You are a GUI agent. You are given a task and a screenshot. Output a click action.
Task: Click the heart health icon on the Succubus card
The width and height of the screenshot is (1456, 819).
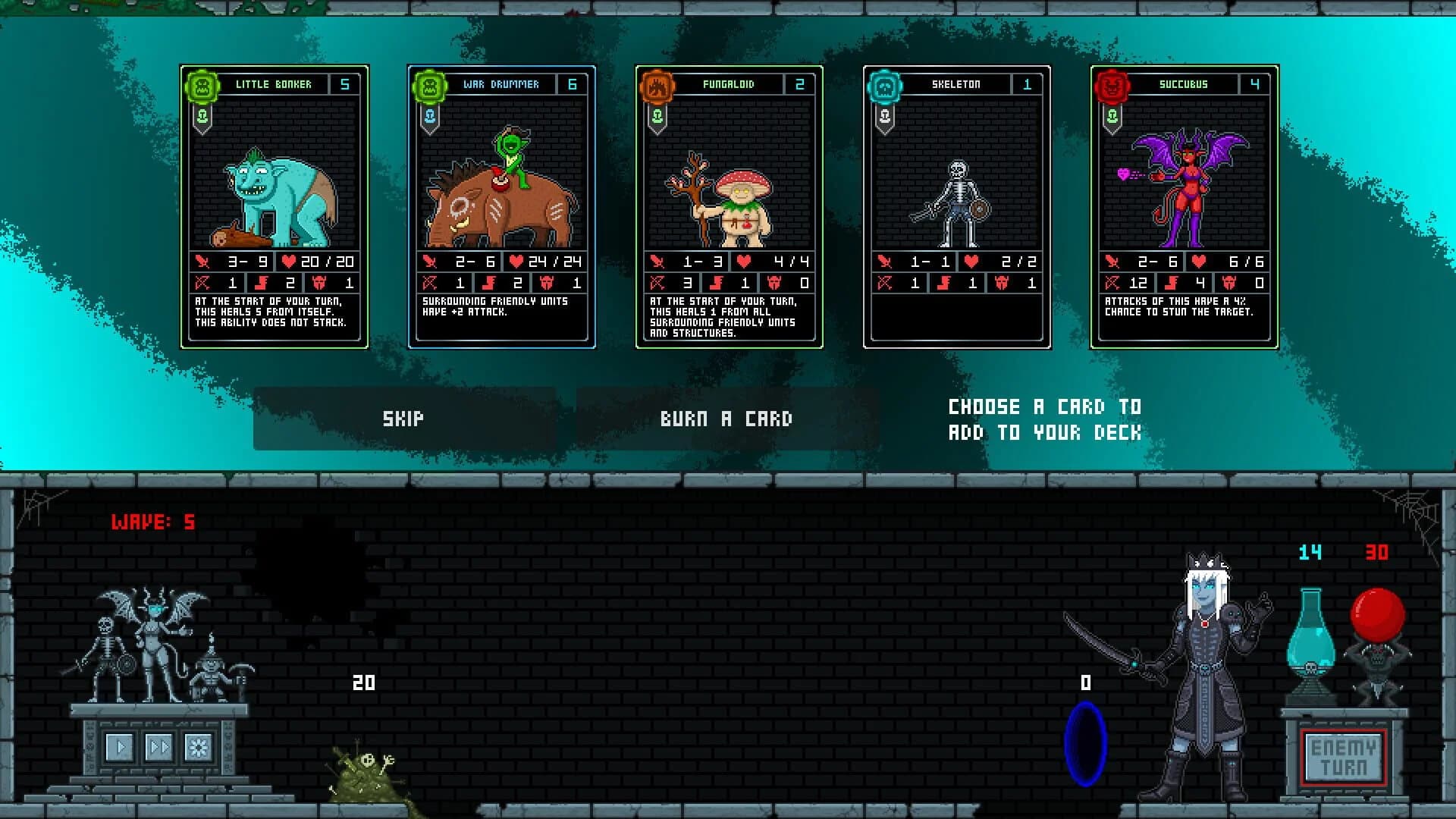coord(1197,263)
